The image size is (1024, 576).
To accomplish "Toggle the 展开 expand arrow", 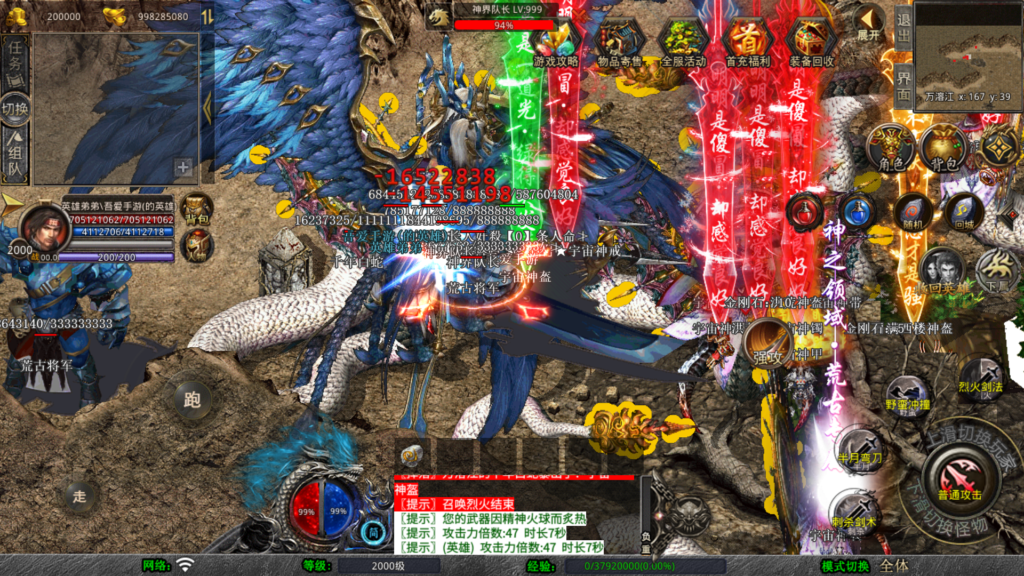I will click(x=868, y=24).
